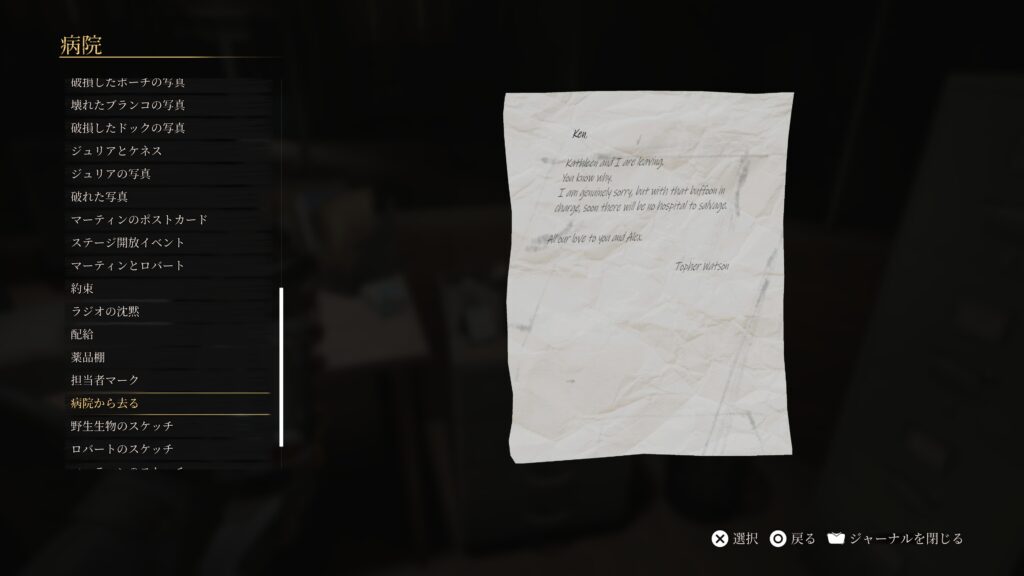The image size is (1024, 576).
Task: Open the 配給 entry
Action: point(82,335)
